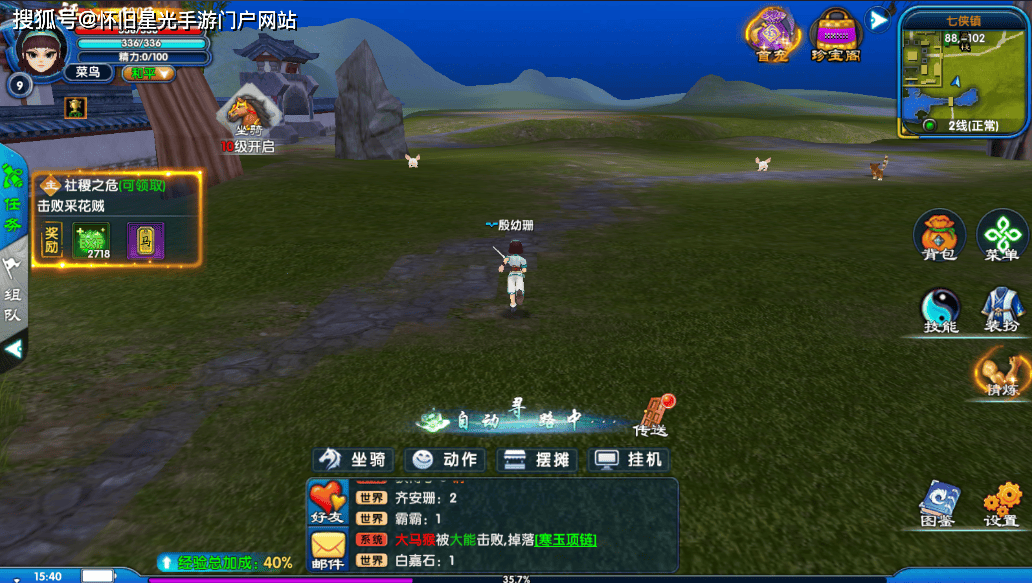Open the 好友 friends list
This screenshot has height=583, width=1032.
[327, 502]
